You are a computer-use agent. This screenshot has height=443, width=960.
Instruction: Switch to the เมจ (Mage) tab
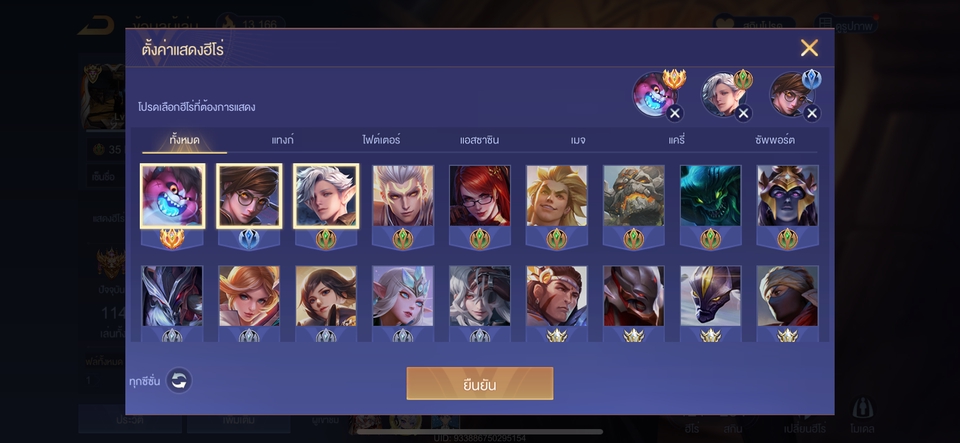[x=578, y=140]
